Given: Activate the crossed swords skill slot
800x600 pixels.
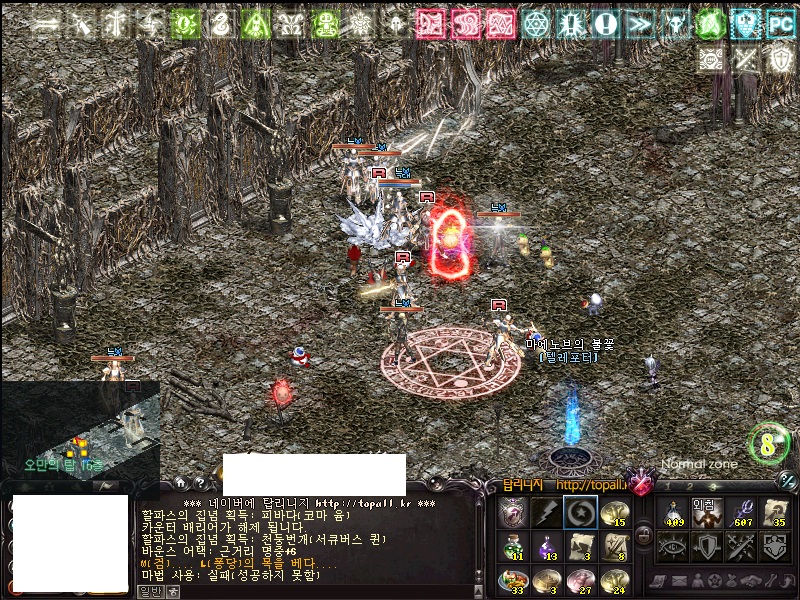Looking at the screenshot, I should coord(741,546).
